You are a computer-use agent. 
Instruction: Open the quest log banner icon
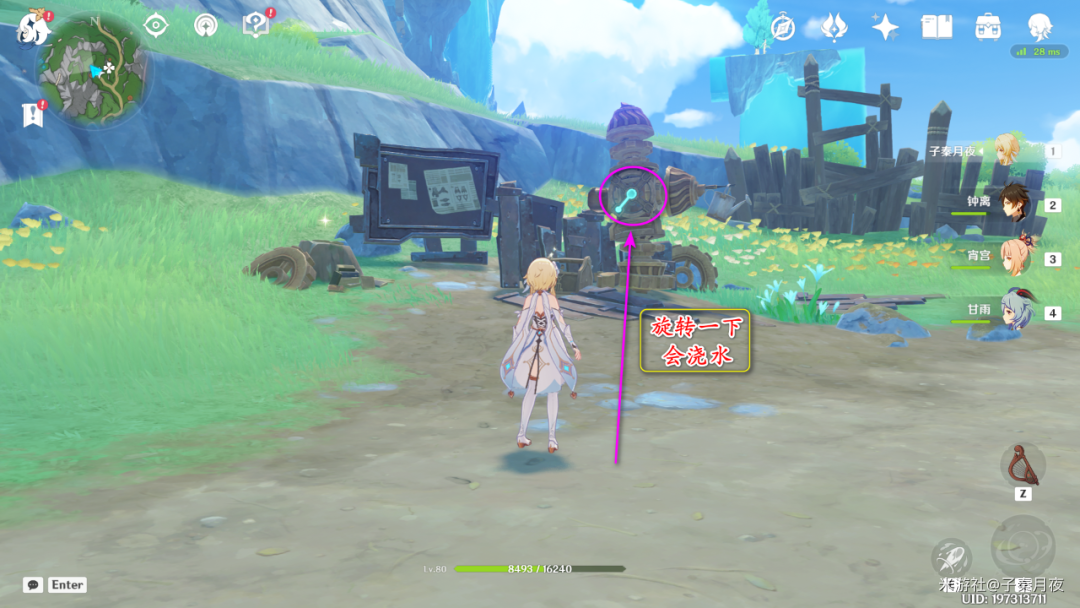pos(33,115)
